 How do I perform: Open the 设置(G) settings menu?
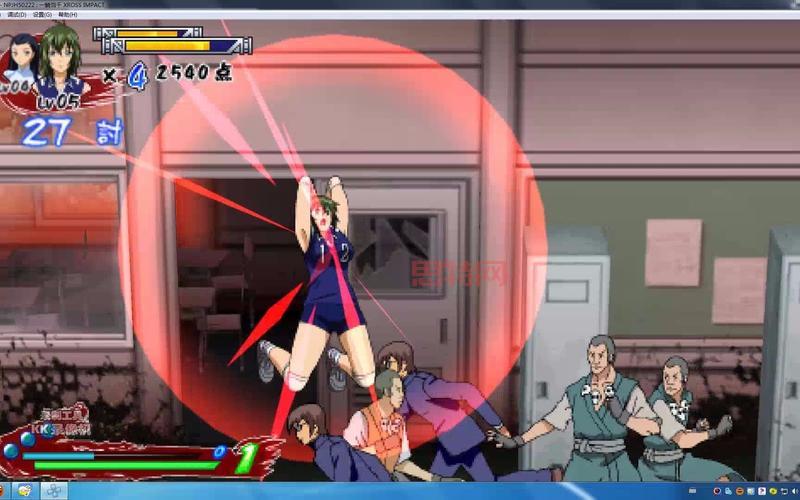[x=43, y=15]
